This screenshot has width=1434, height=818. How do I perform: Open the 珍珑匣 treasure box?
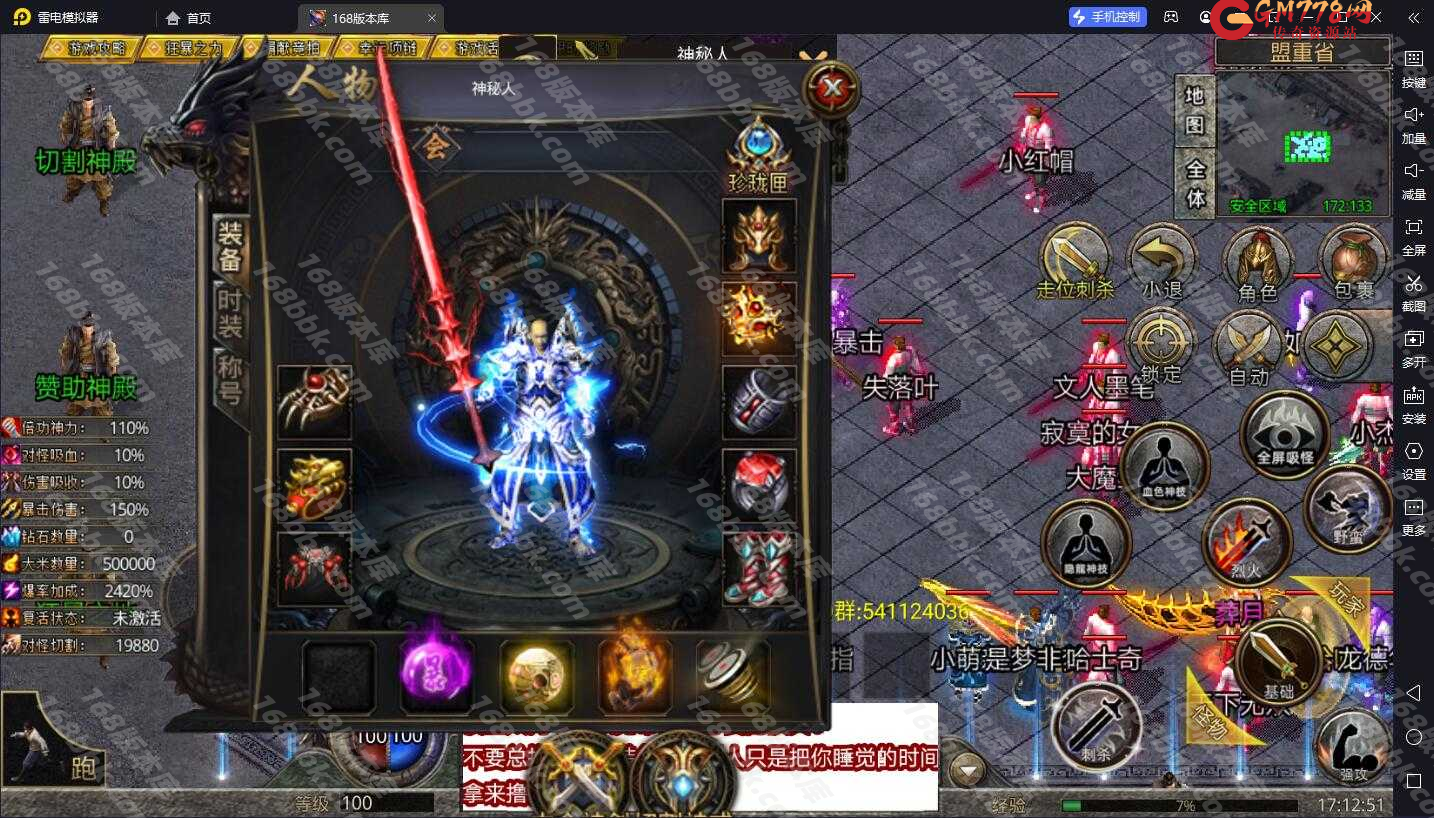[x=759, y=155]
